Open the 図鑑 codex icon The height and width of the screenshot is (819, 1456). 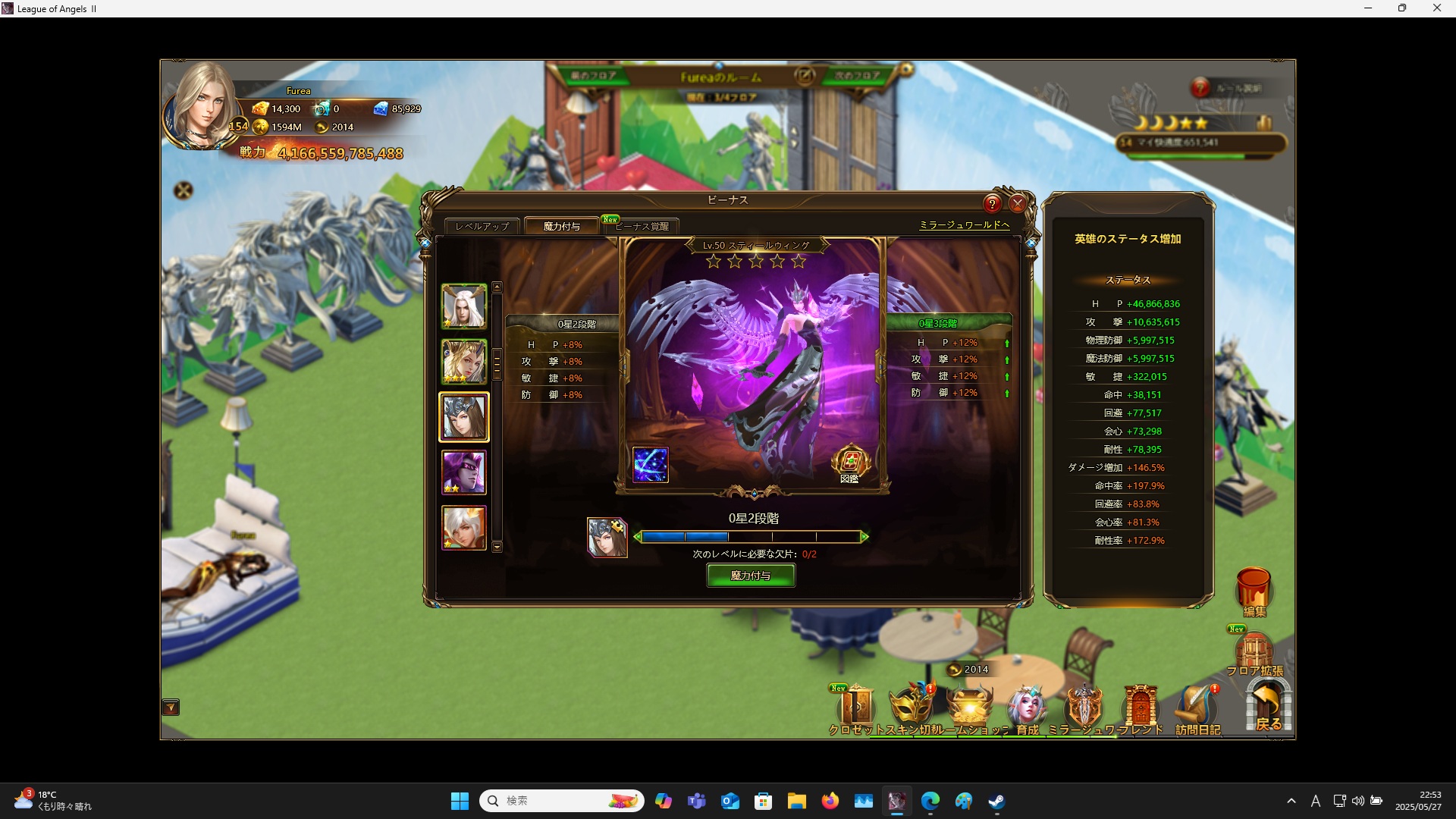(x=850, y=463)
